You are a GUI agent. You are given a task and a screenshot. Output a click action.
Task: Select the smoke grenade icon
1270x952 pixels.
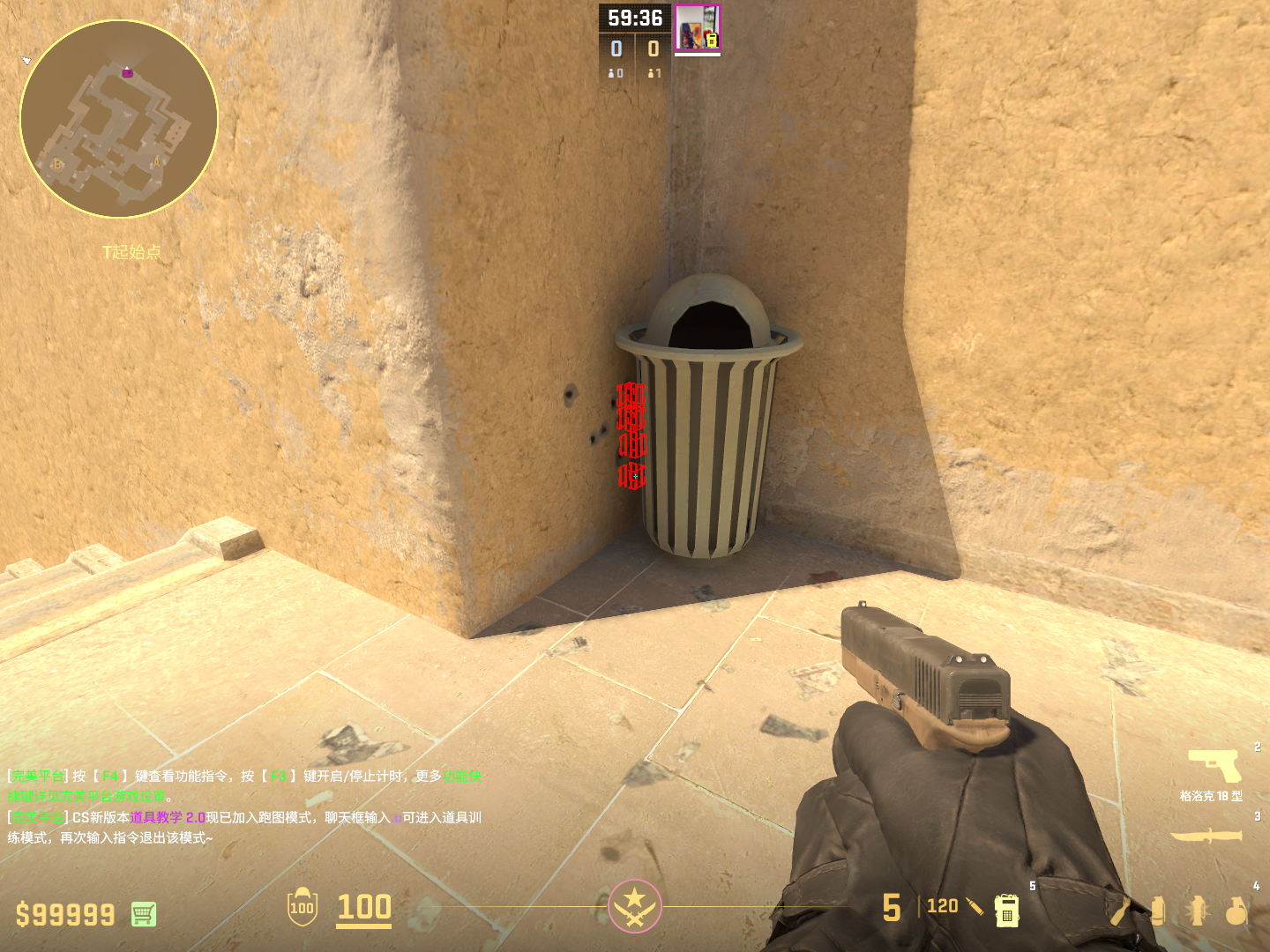1158,911
